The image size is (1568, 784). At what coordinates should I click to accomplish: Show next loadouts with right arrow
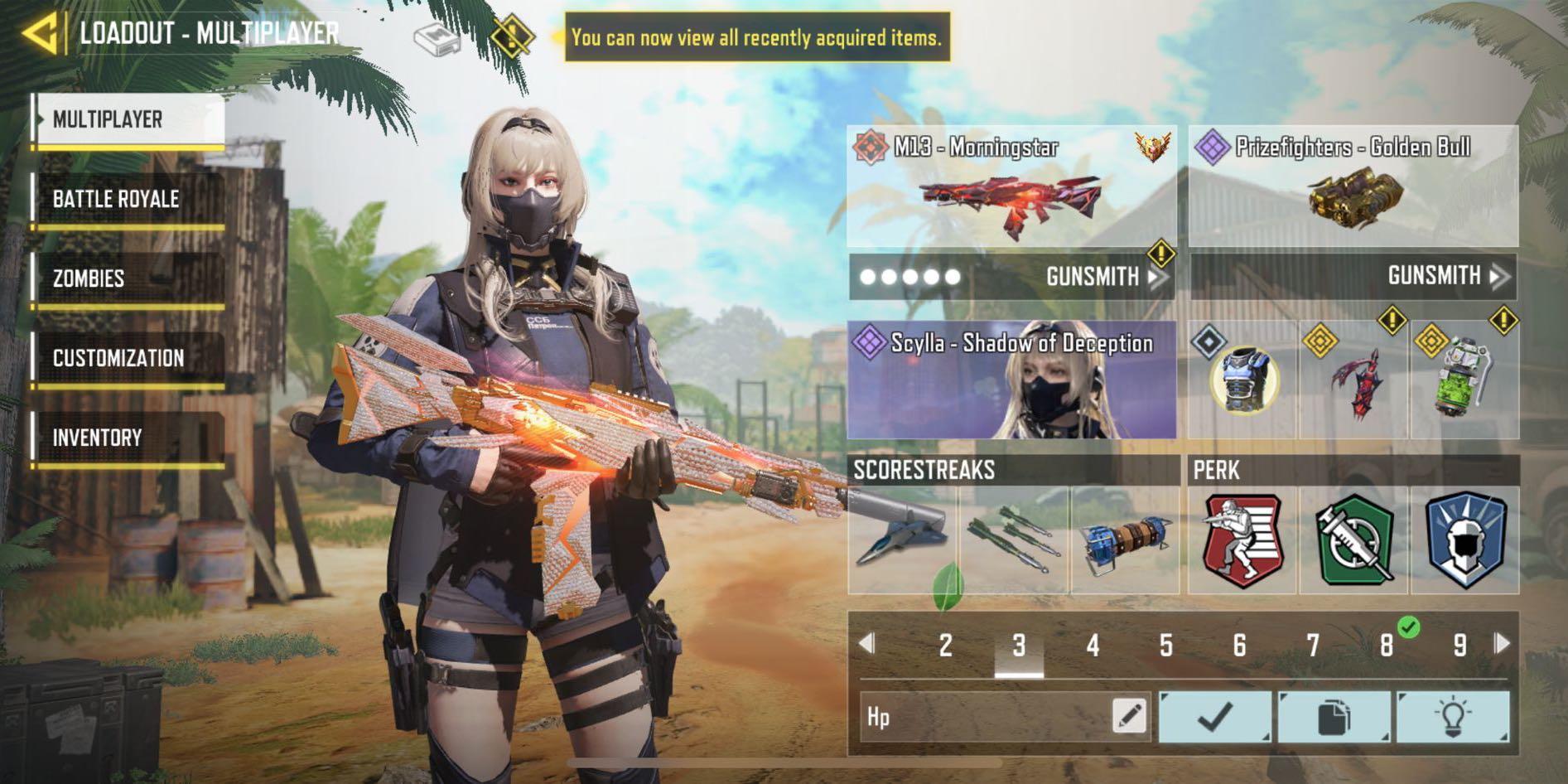click(1503, 644)
